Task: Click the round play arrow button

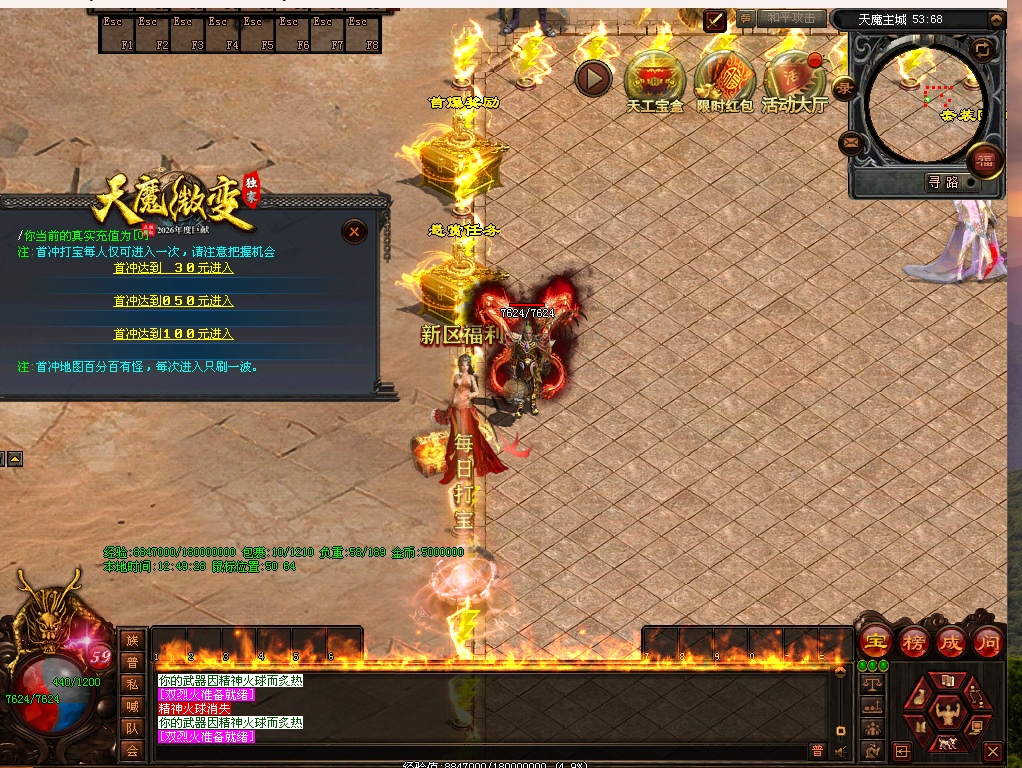Action: click(594, 77)
